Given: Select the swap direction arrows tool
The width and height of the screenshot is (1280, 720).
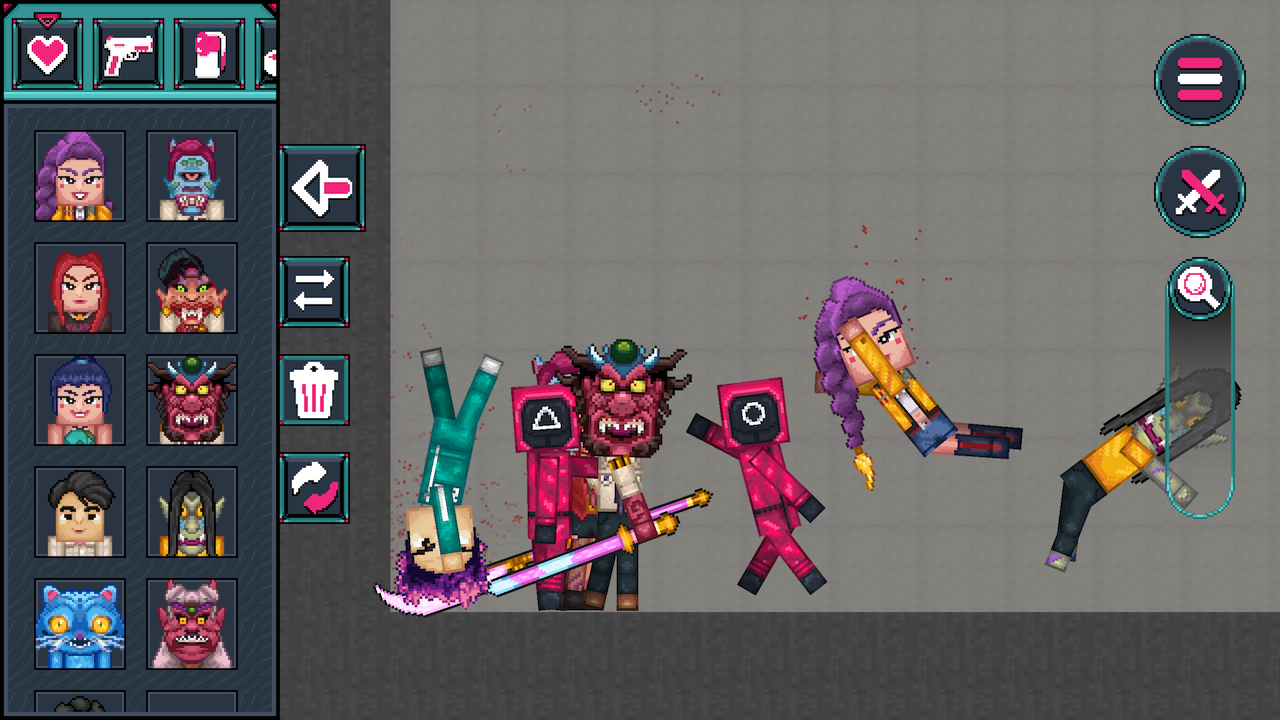Looking at the screenshot, I should (315, 293).
